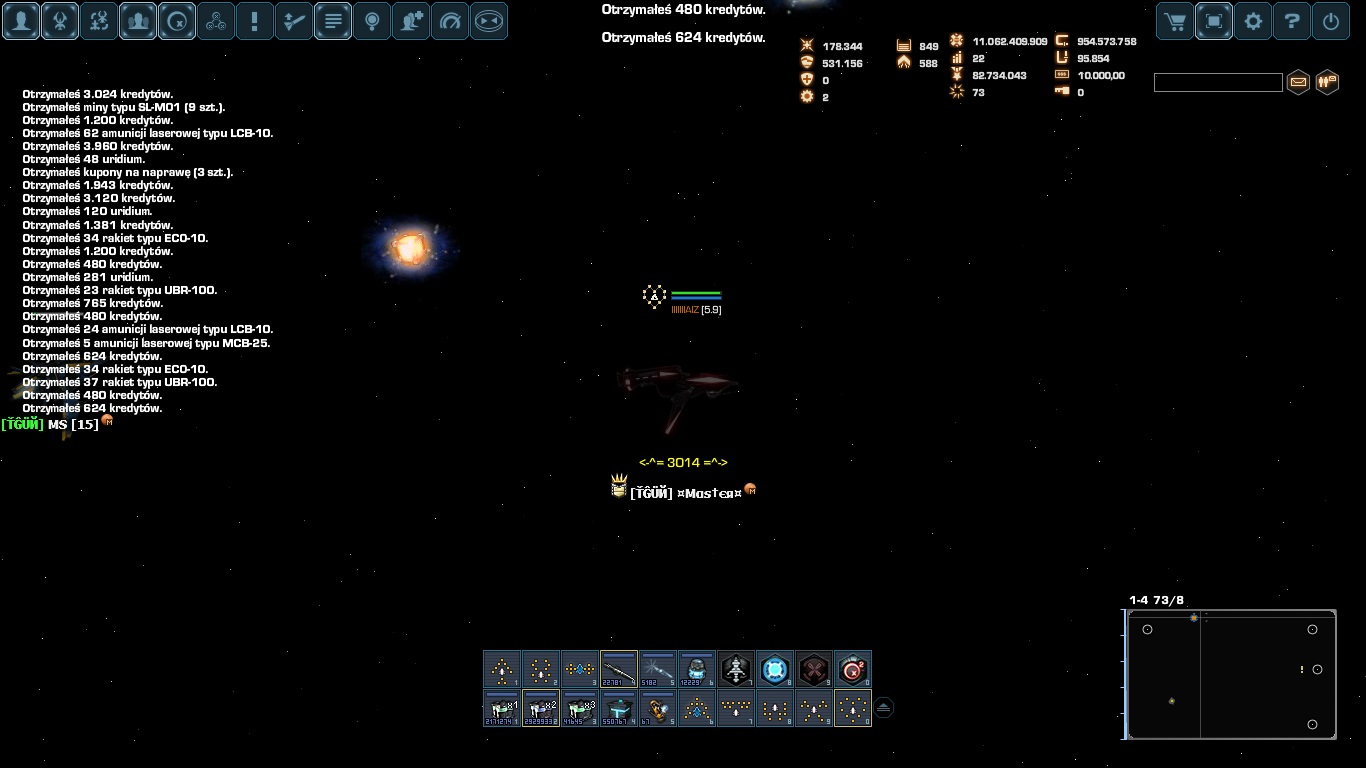Screen dimensions: 1366x768
Task: Select the x3 laser ammo slot
Action: tap(580, 708)
